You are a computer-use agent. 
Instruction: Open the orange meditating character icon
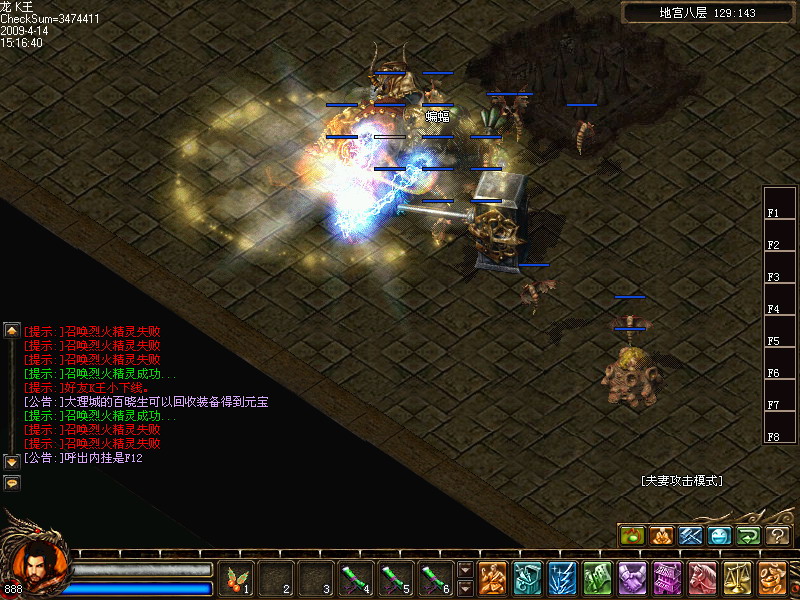(x=493, y=577)
